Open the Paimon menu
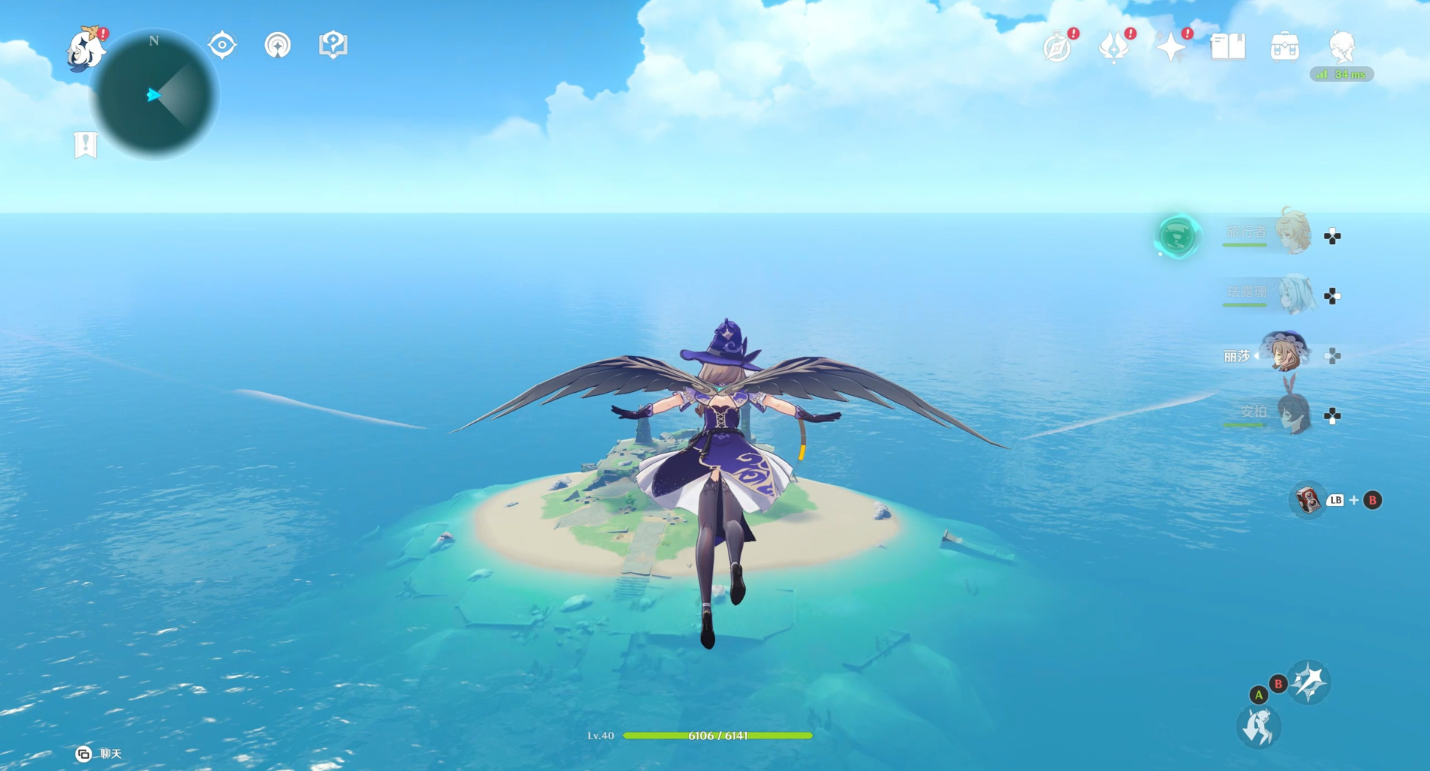Screen dimensions: 1430x771 tap(86, 47)
